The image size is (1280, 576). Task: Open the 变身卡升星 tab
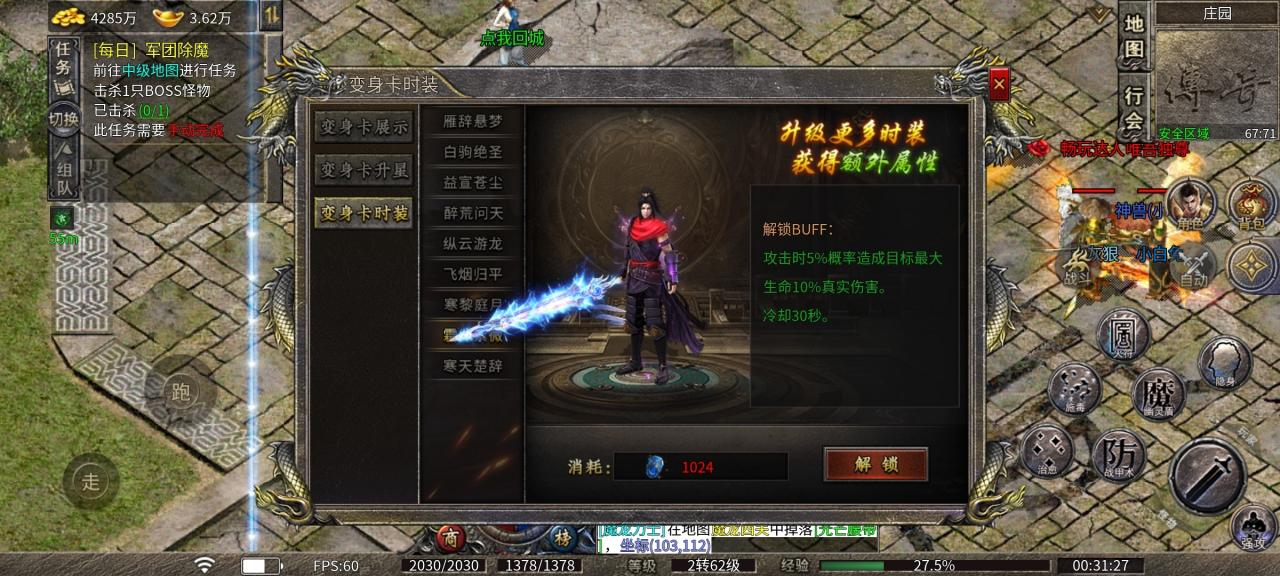click(x=364, y=170)
